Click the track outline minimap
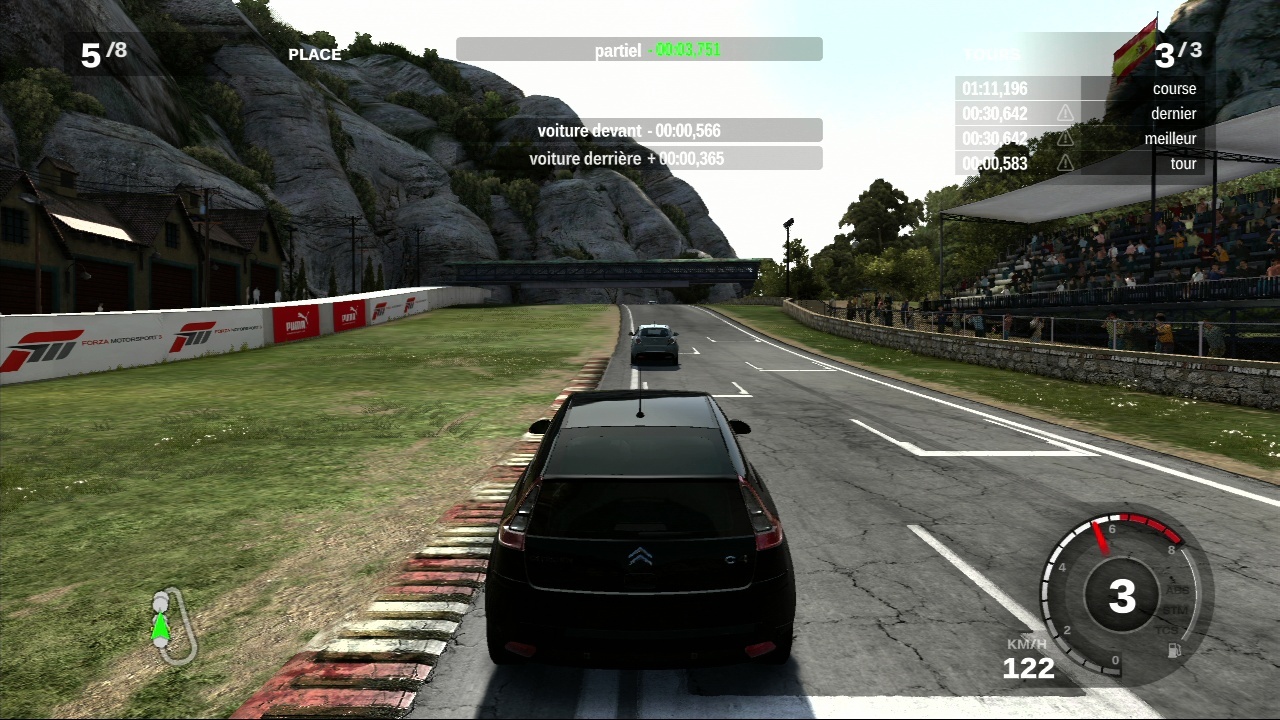The image size is (1280, 720). pos(172,626)
